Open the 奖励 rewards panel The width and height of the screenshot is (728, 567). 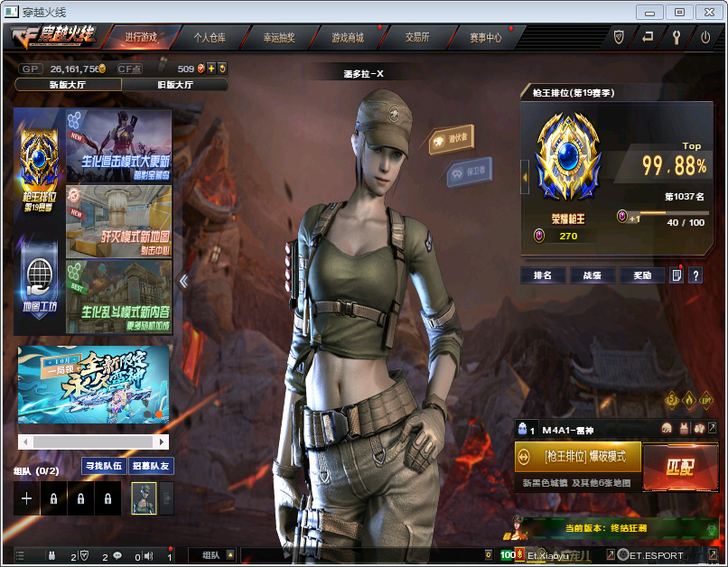pos(641,275)
